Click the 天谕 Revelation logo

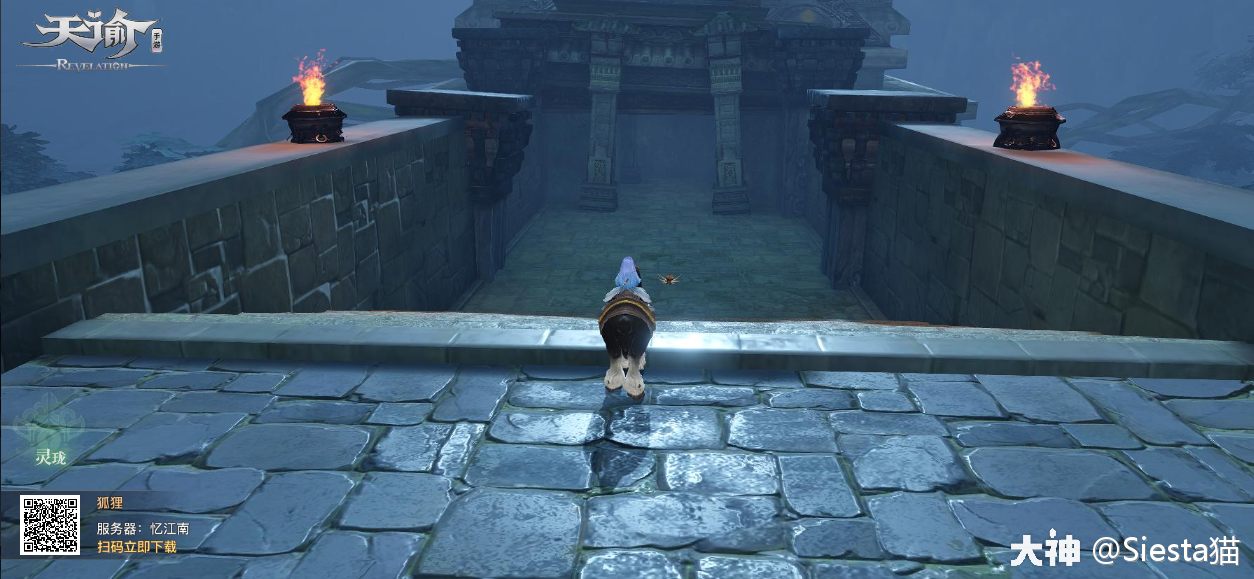click(92, 42)
